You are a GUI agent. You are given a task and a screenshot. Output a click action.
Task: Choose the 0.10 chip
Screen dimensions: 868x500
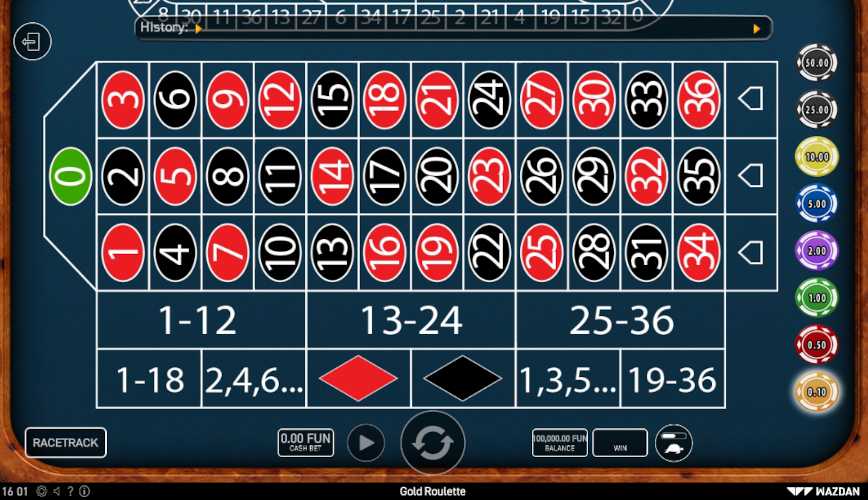point(816,391)
